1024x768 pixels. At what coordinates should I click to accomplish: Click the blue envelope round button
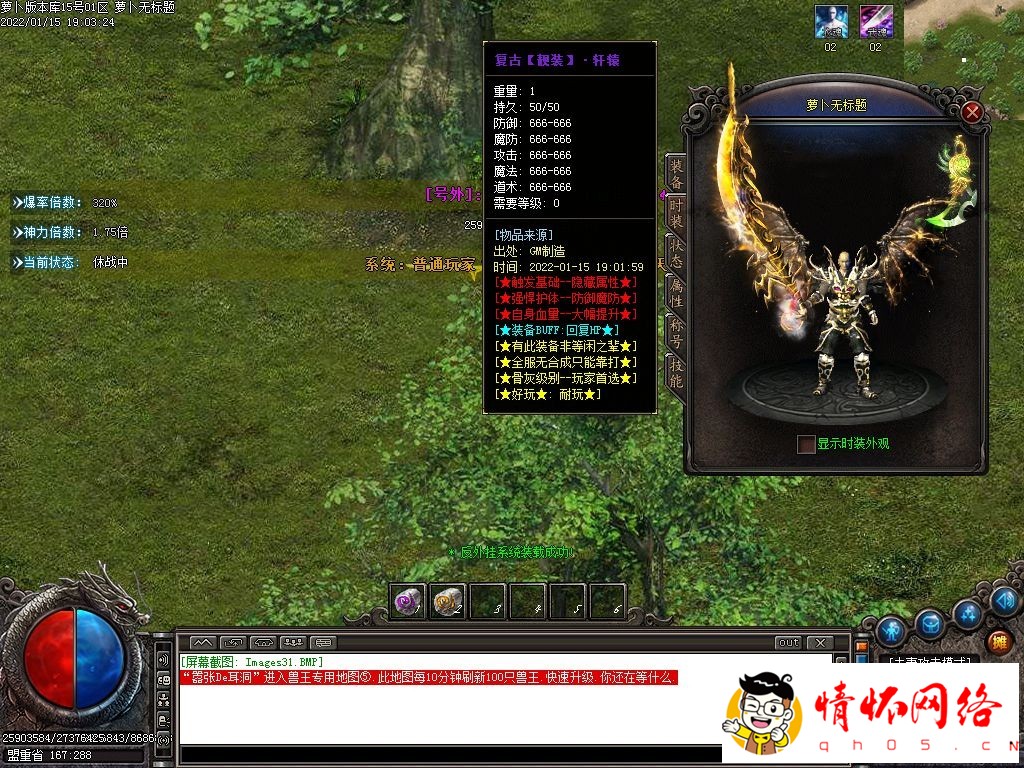pyautogui.click(x=930, y=624)
